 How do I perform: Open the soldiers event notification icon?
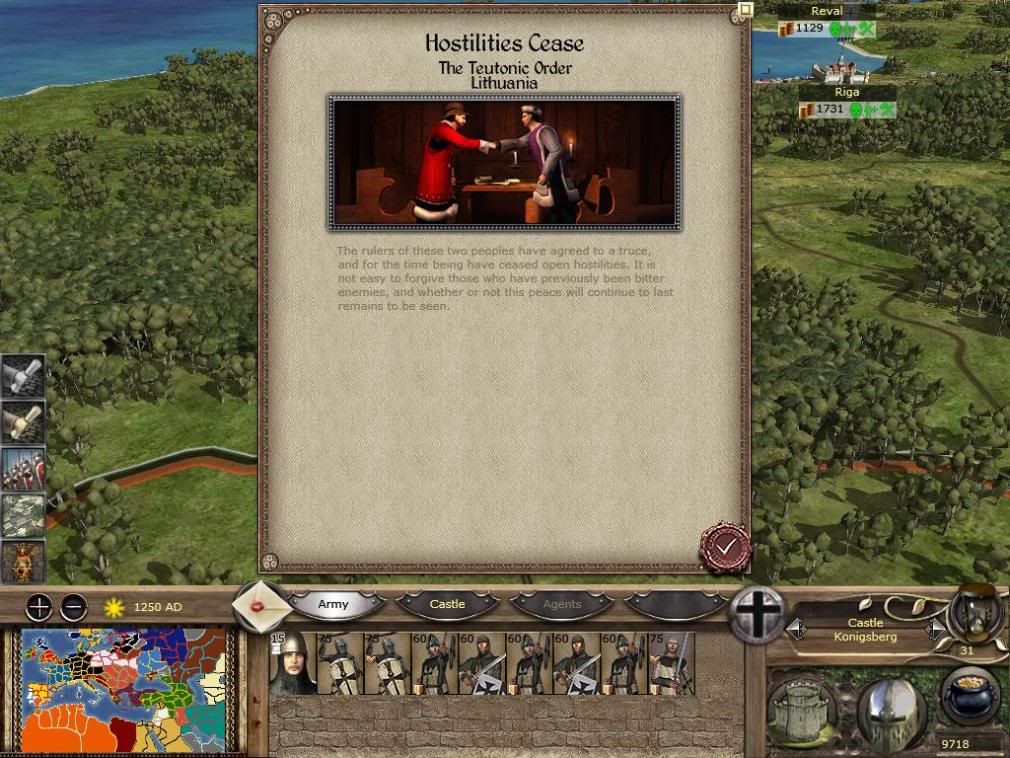click(22, 469)
